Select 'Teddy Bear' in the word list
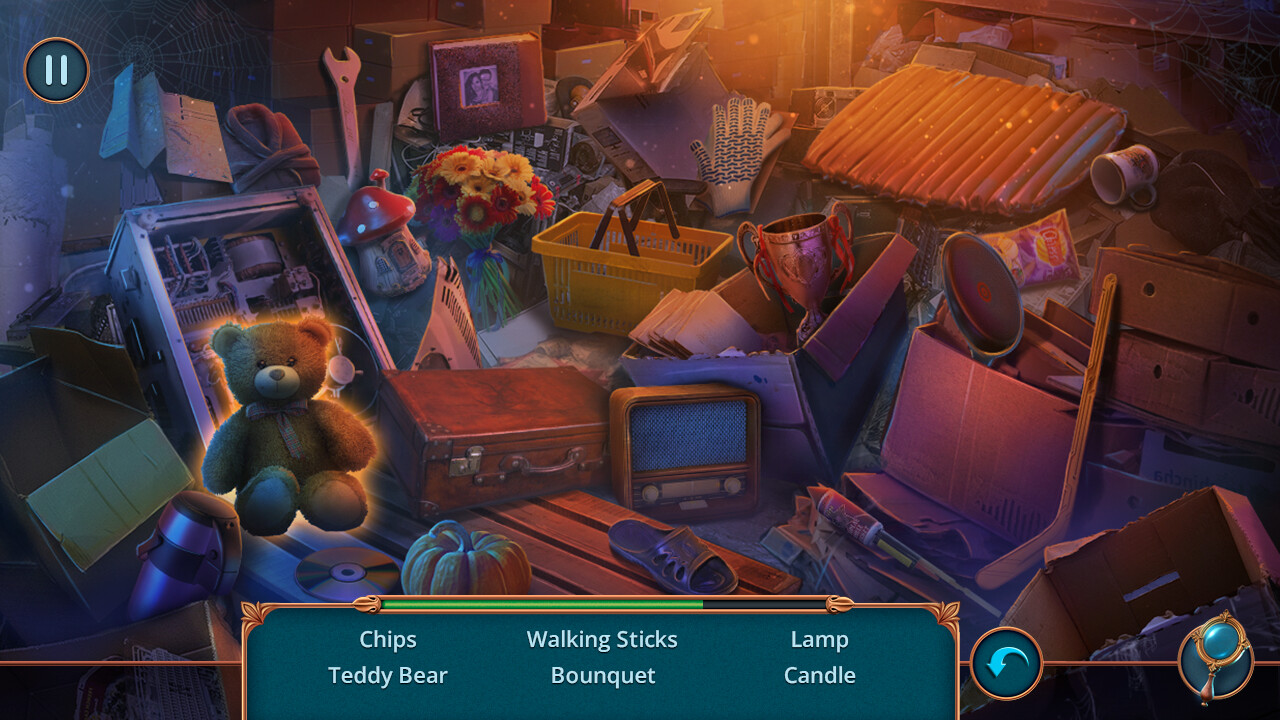Screen dimensions: 1280x720 (x=388, y=675)
